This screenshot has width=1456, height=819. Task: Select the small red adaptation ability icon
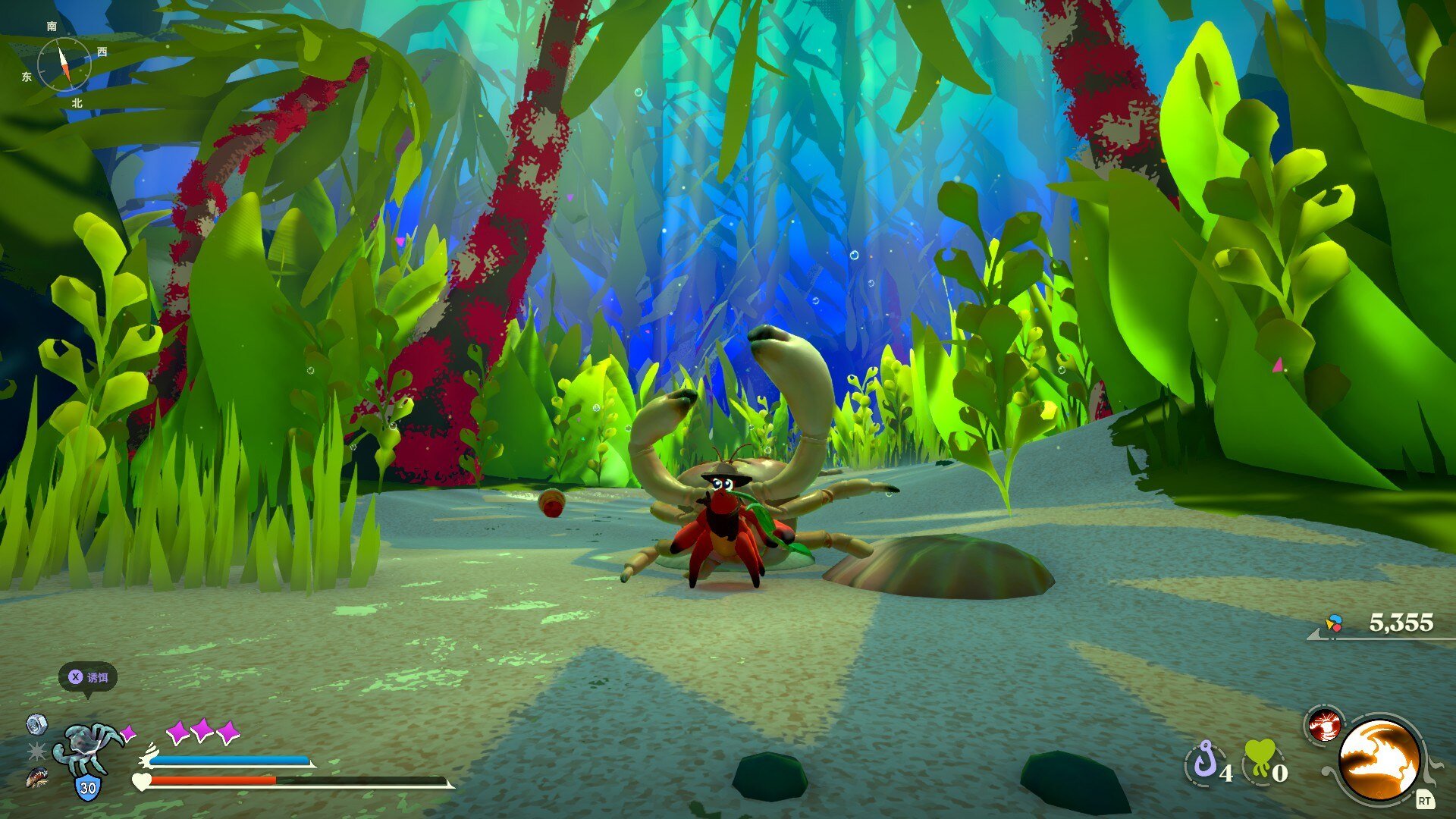tap(1324, 725)
